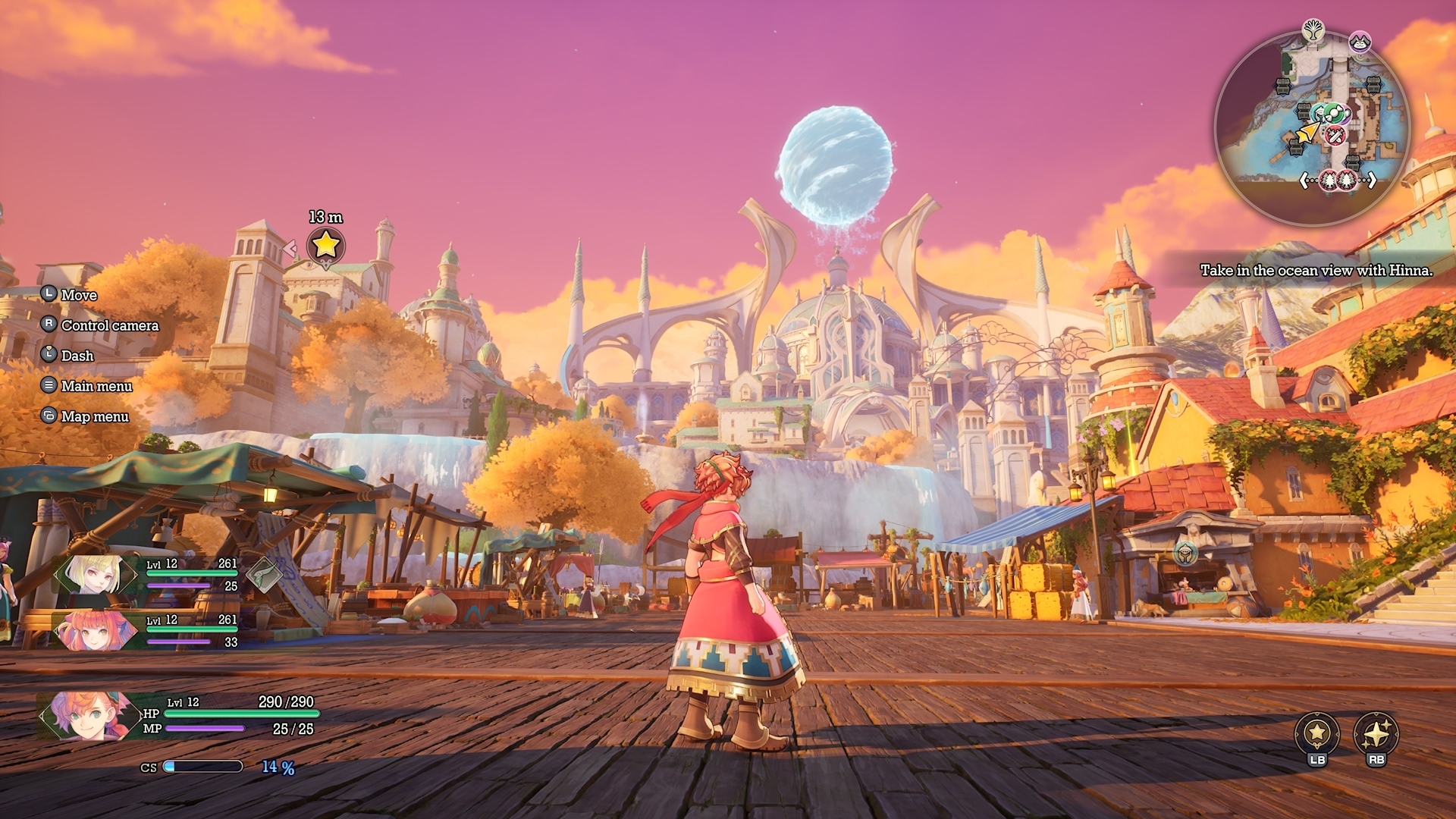
Task: Activate the star medallion shortcut icon
Action: [1316, 733]
